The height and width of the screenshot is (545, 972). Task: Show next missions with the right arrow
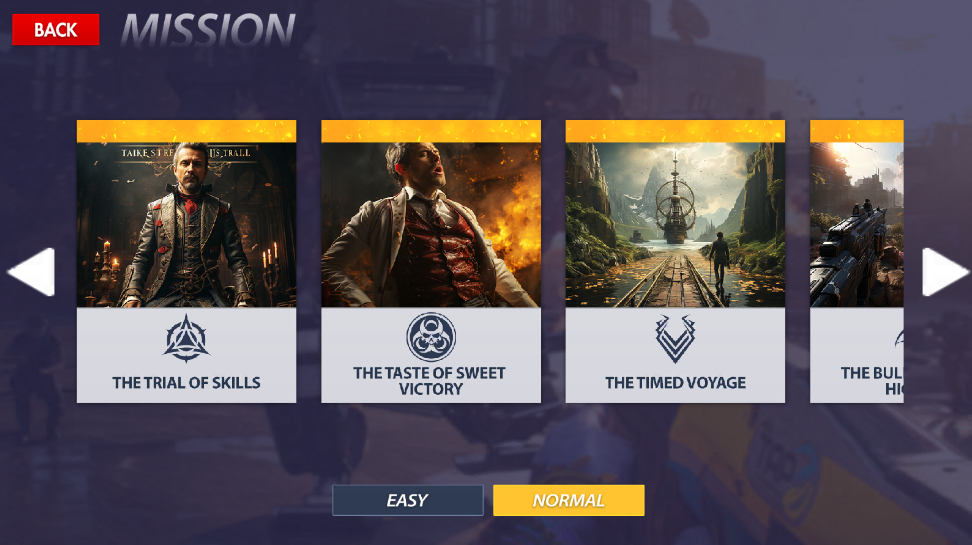[x=945, y=272]
